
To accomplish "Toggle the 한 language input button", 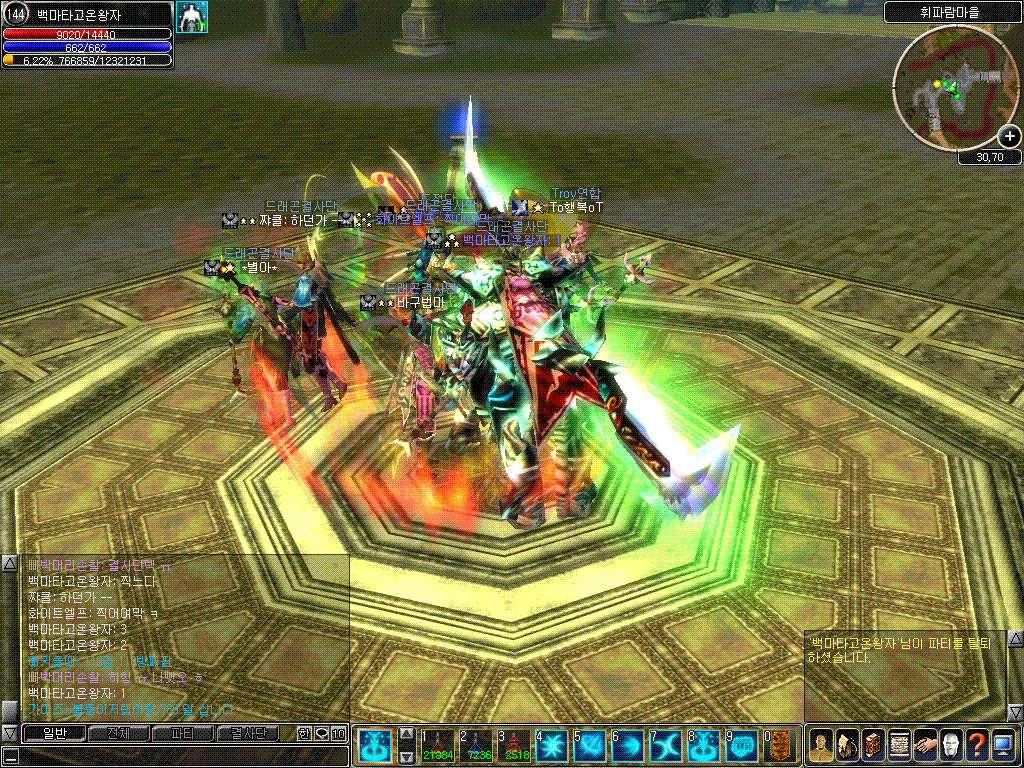I will pos(304,734).
